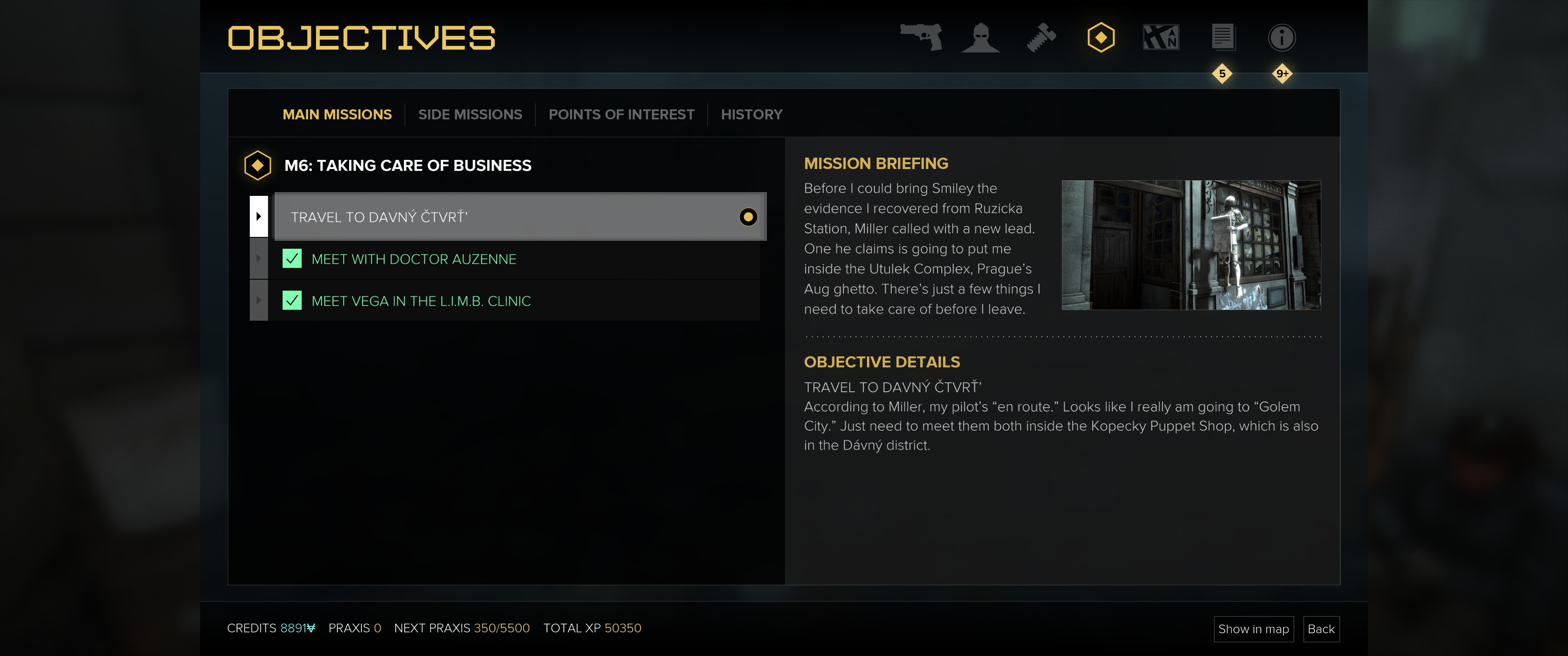Screen dimensions: 1568x656
Task: Click the mission briefing thumbnail image
Action: click(x=1191, y=245)
